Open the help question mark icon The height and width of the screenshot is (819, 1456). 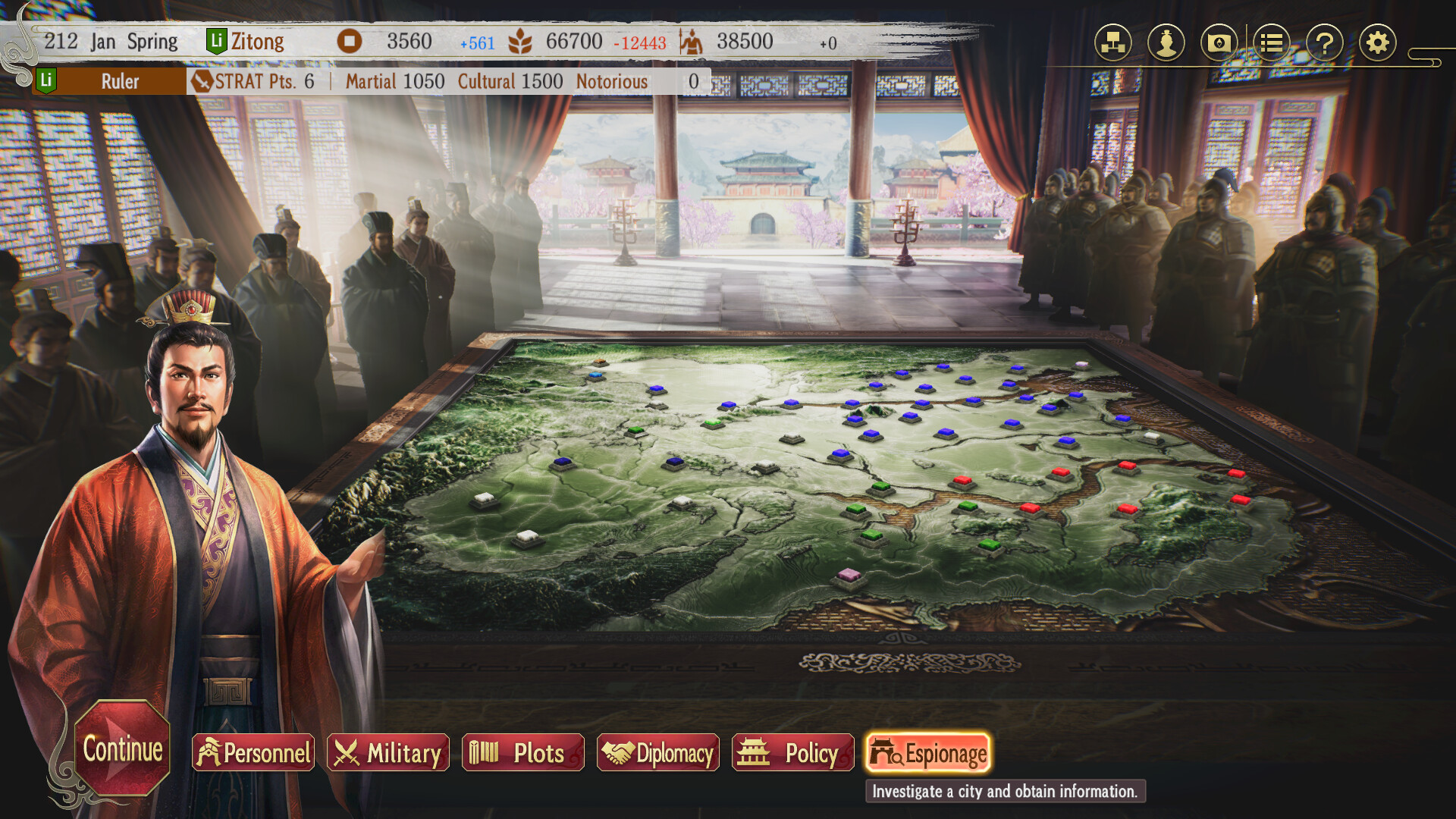click(x=1324, y=44)
